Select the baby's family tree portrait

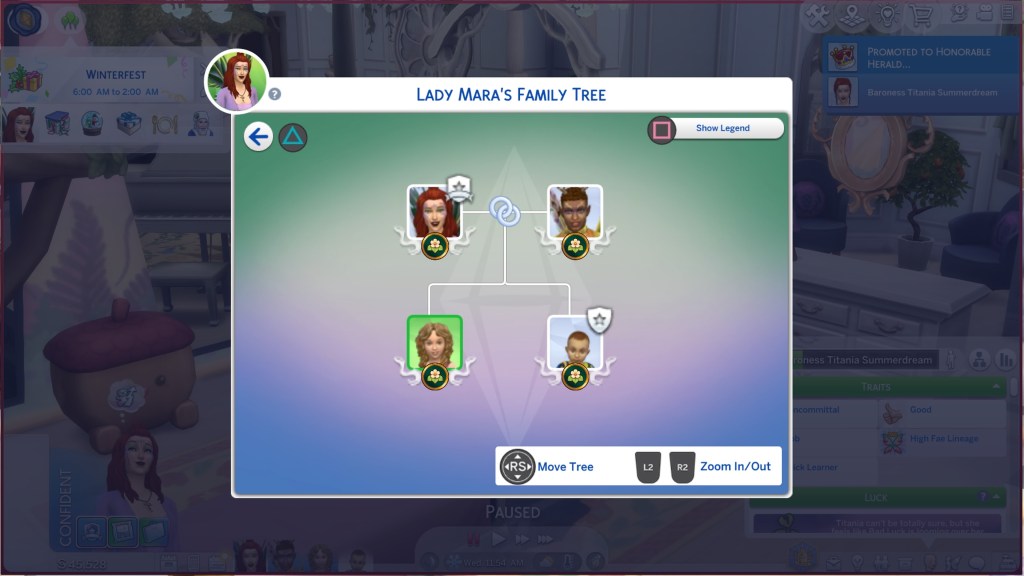(574, 343)
